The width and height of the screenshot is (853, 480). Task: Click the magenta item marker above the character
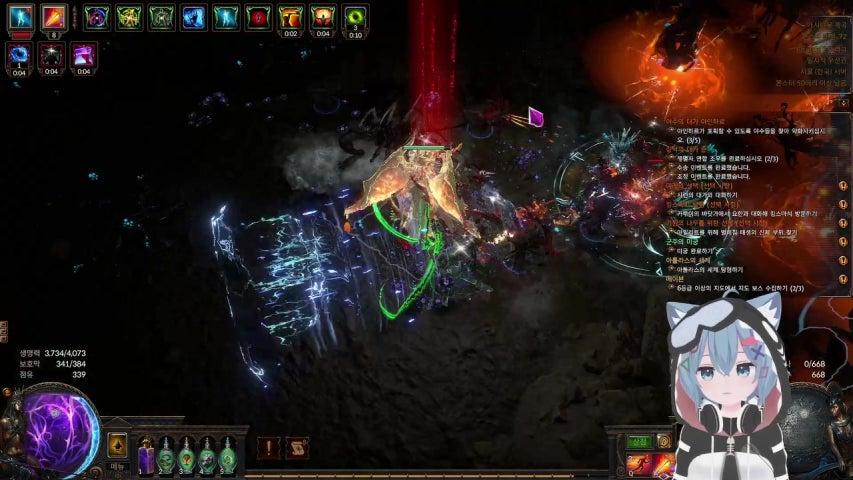[x=536, y=117]
